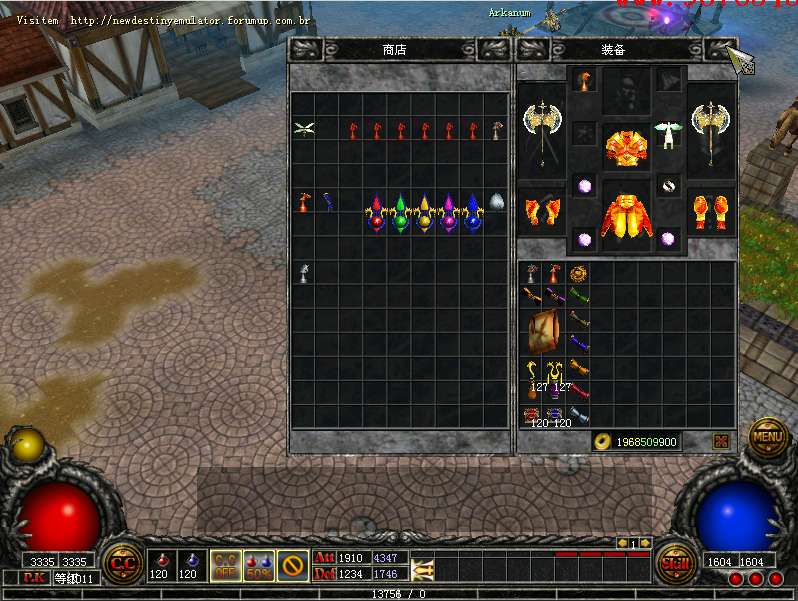Select the equipped orange boots

(713, 210)
